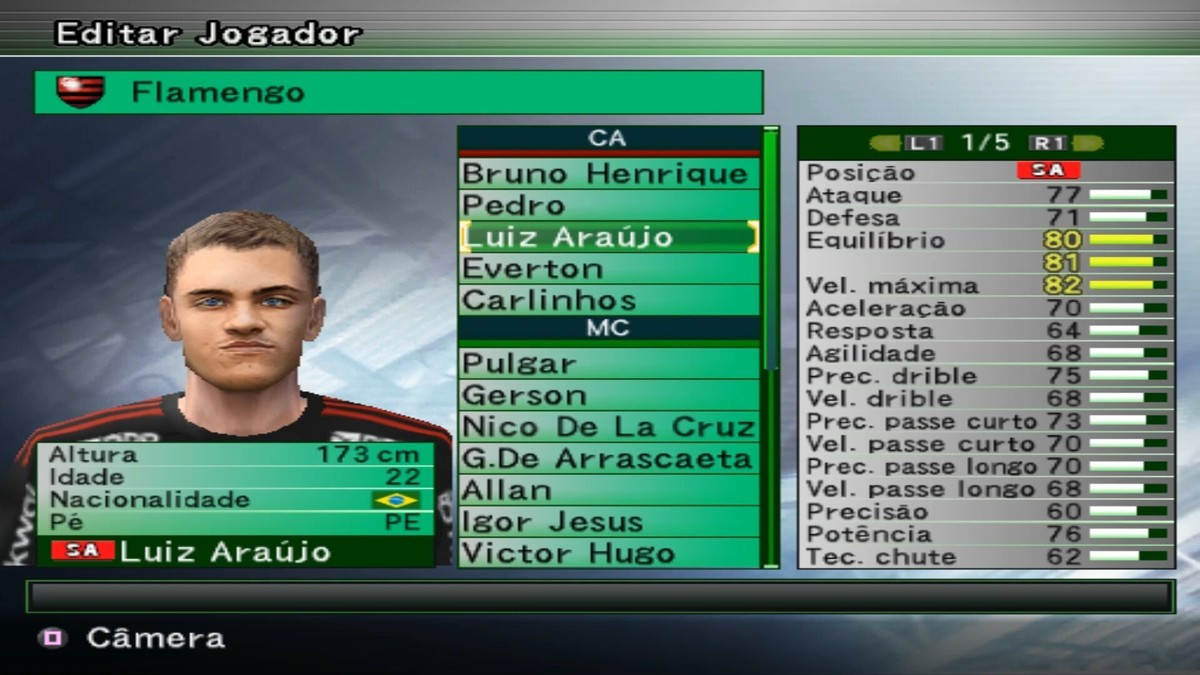Select Carlinhos in the squad list
1200x675 pixels.
tap(607, 300)
